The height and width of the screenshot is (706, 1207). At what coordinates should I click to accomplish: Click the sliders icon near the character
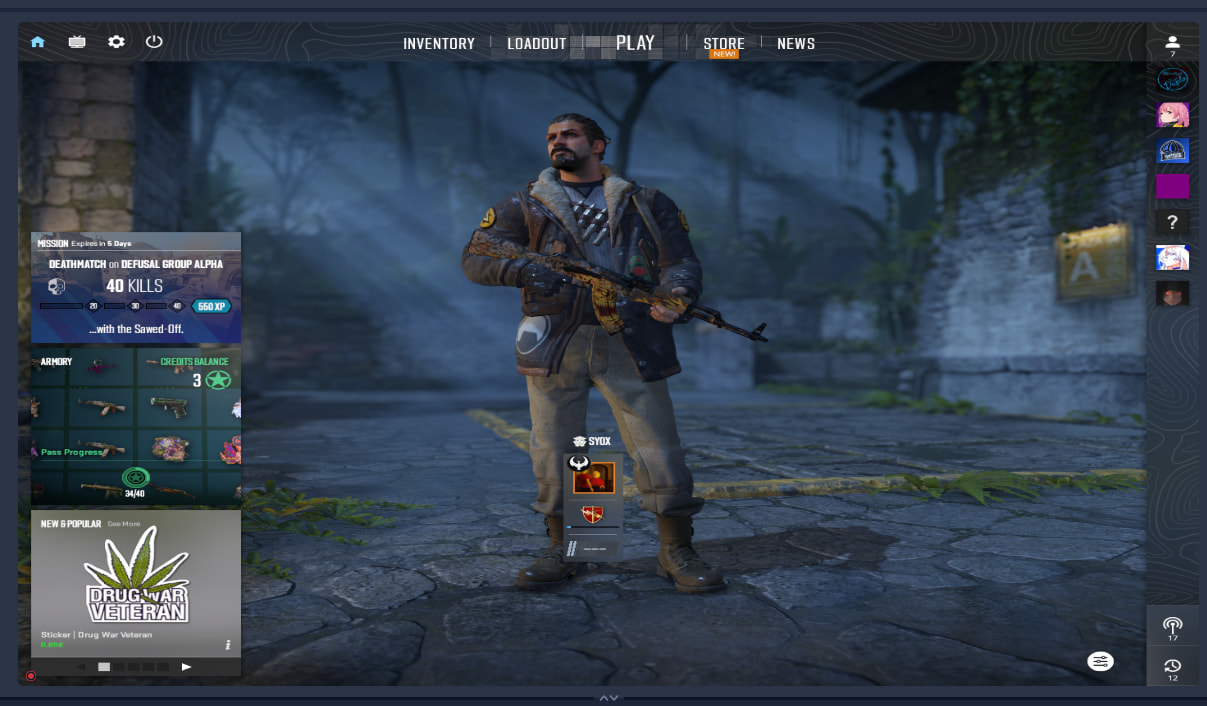click(1100, 662)
